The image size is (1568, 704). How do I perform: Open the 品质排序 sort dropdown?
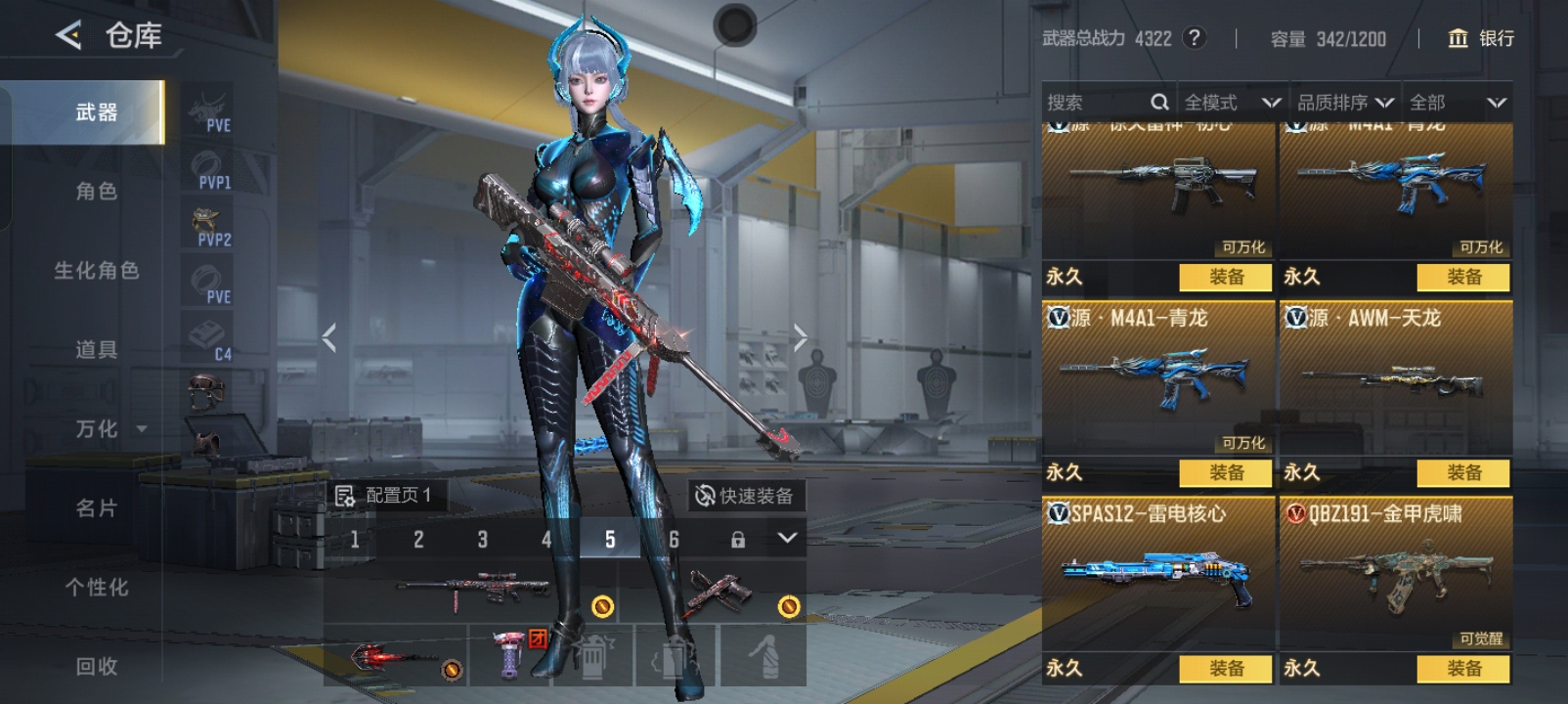tap(1344, 103)
